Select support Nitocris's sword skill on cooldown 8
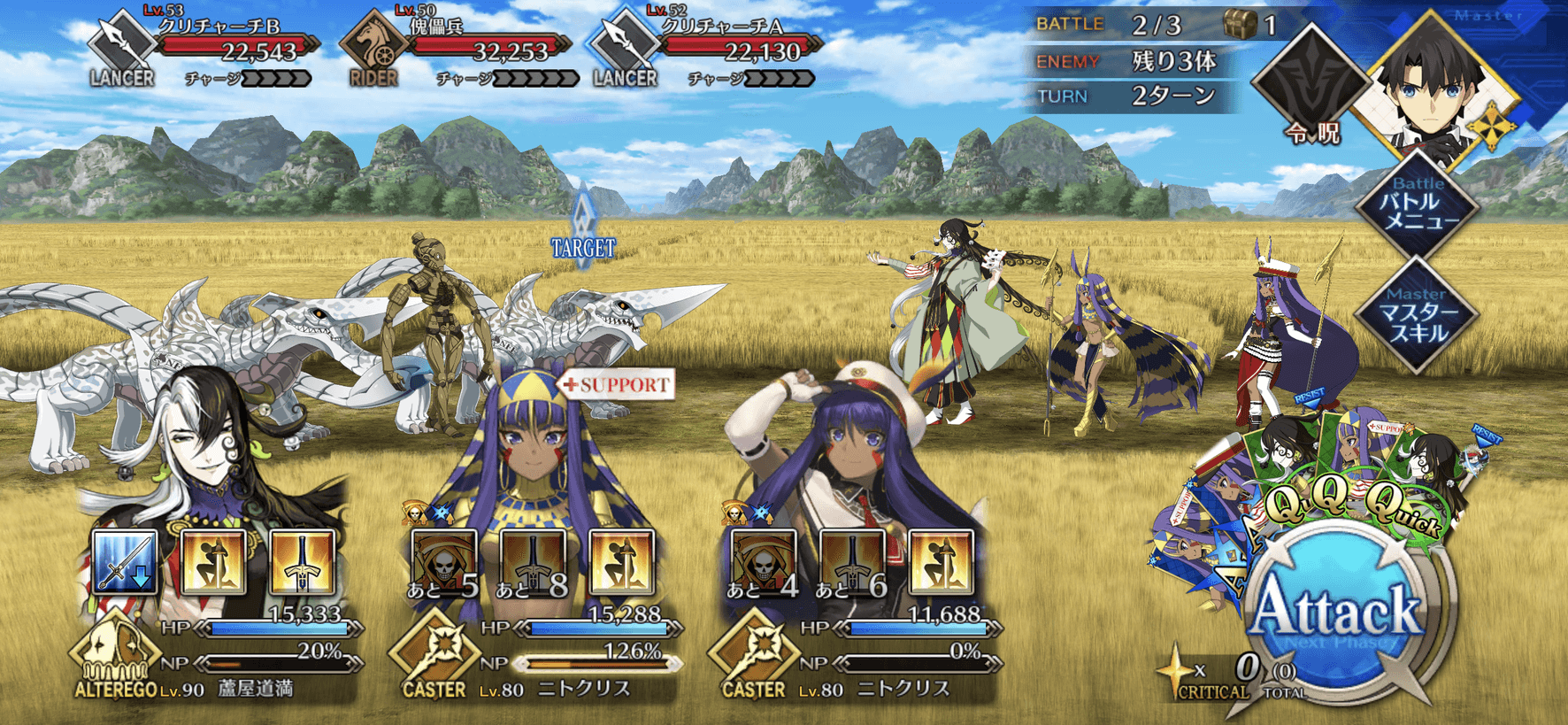The width and height of the screenshot is (1568, 725). point(533,562)
